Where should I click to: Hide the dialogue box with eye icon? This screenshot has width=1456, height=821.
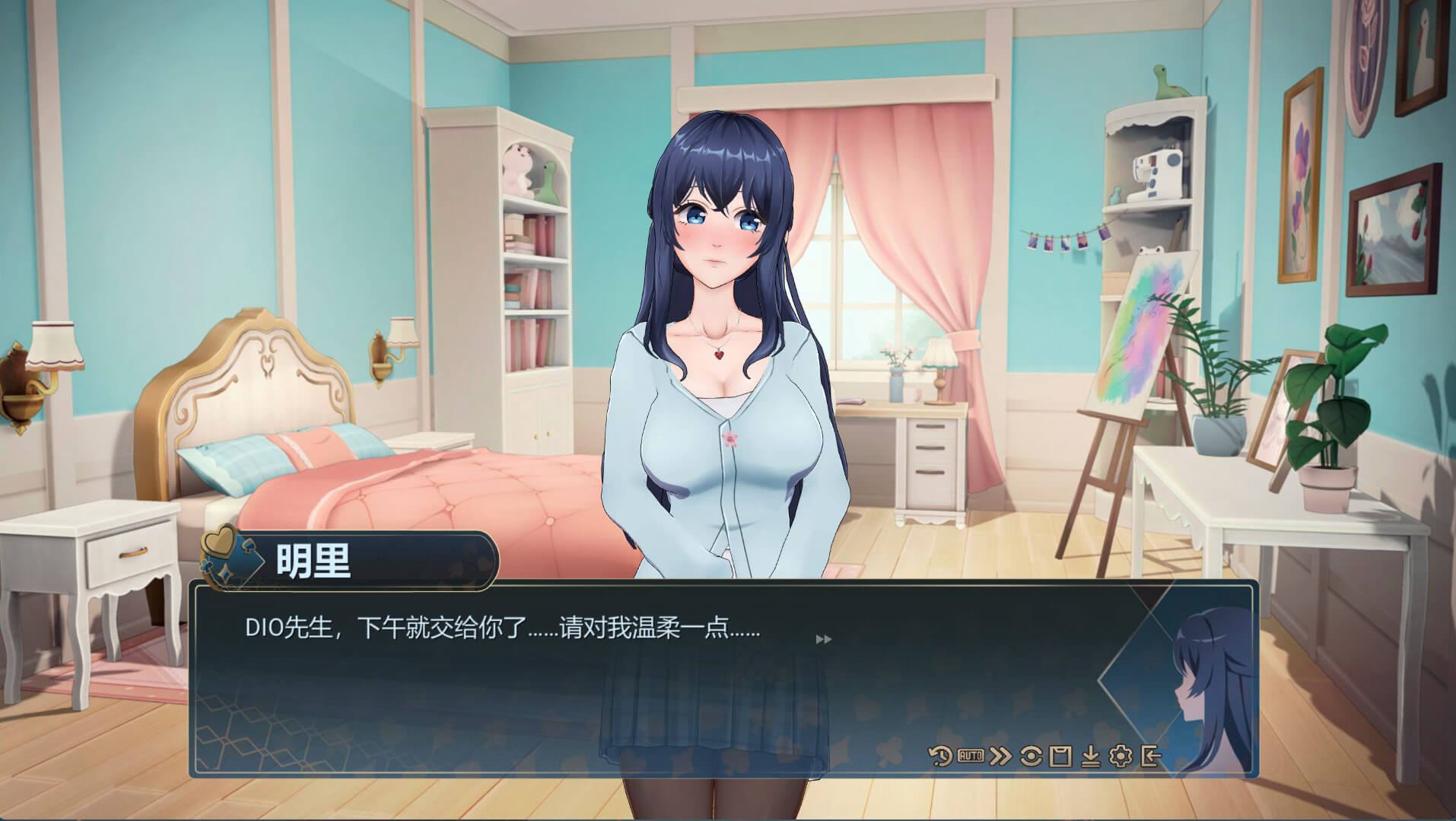tap(1032, 756)
